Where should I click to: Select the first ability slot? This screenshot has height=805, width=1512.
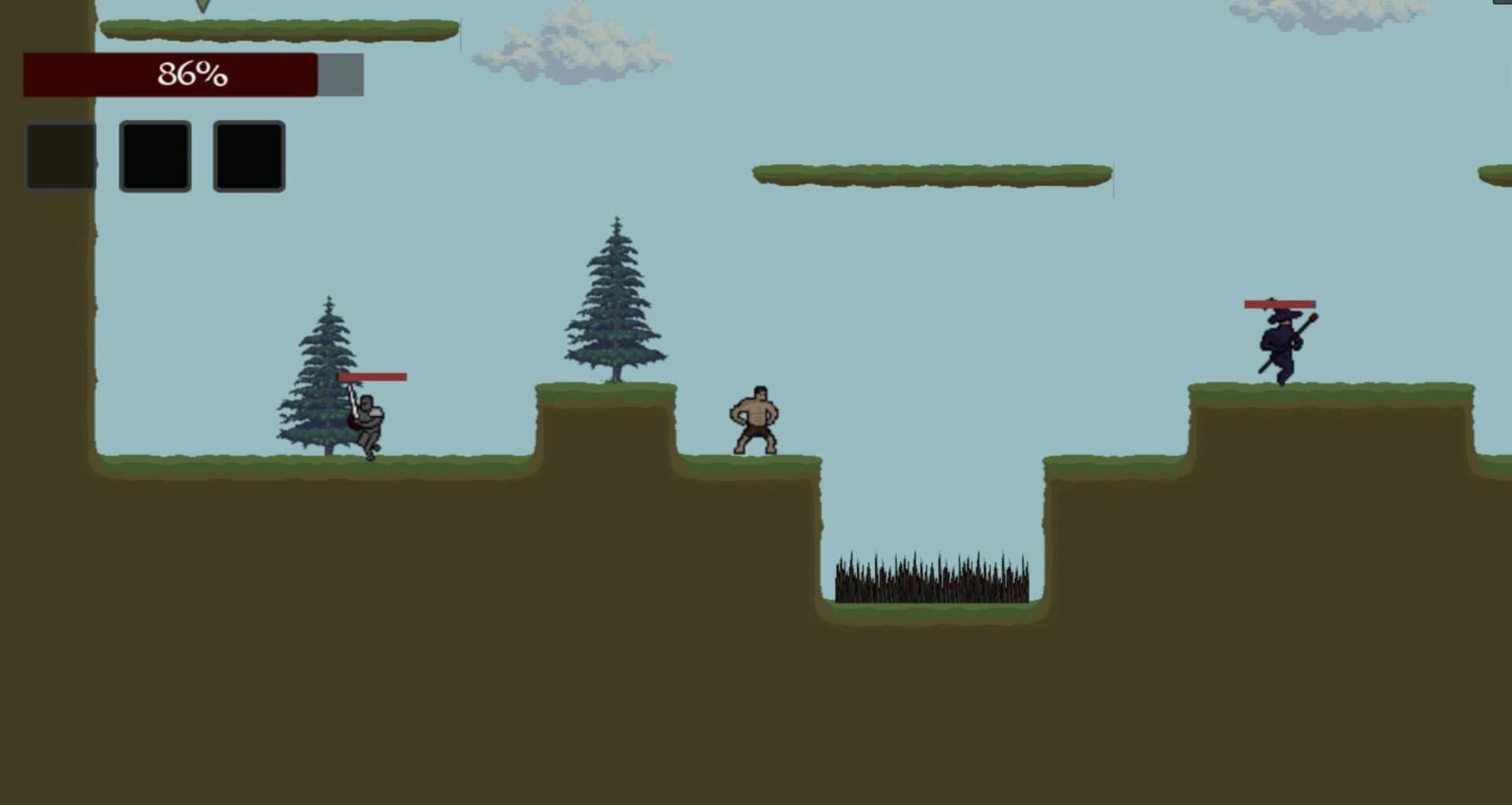click(x=61, y=154)
